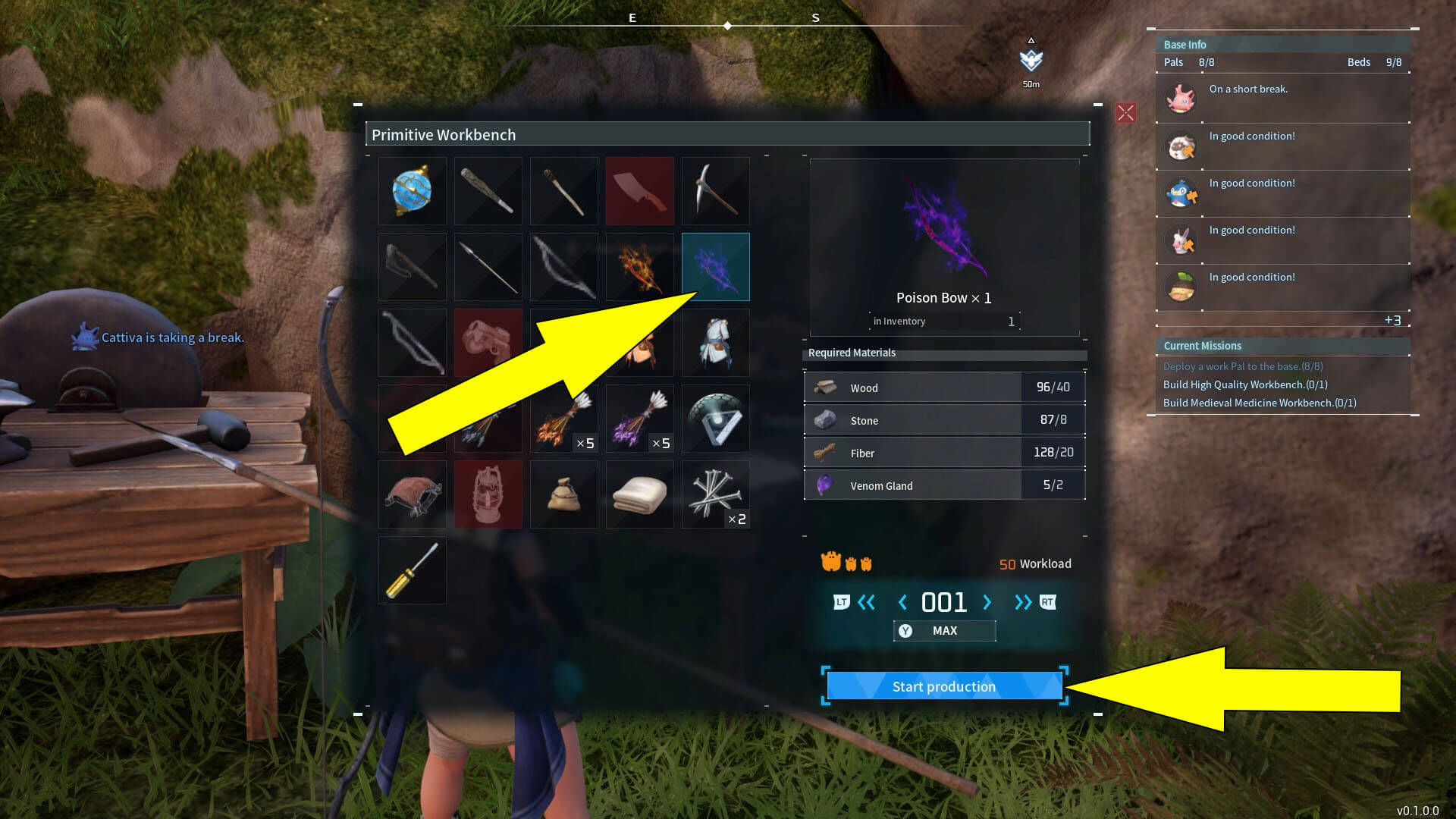Select the Poison Arrow x5 recipe
1456x819 pixels.
[x=639, y=419]
